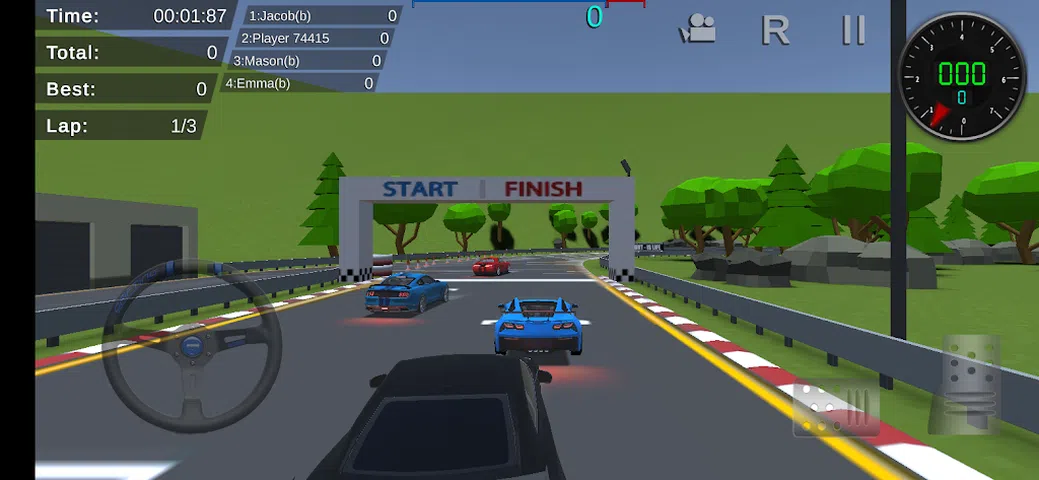This screenshot has width=1039, height=480.
Task: Tap the steering wheel control
Action: [191, 346]
